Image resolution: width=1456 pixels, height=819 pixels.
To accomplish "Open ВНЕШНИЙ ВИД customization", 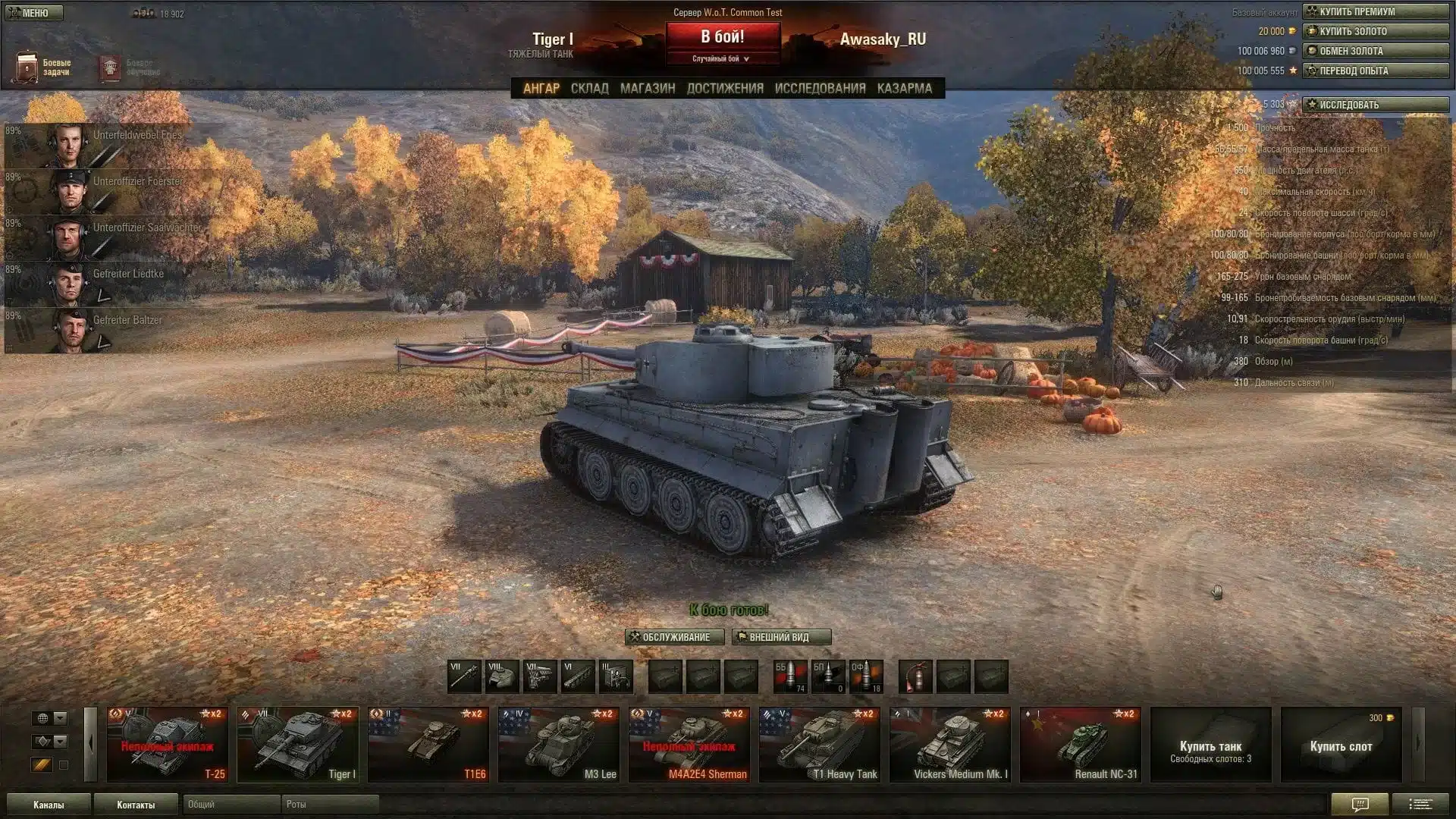I will pyautogui.click(x=781, y=637).
